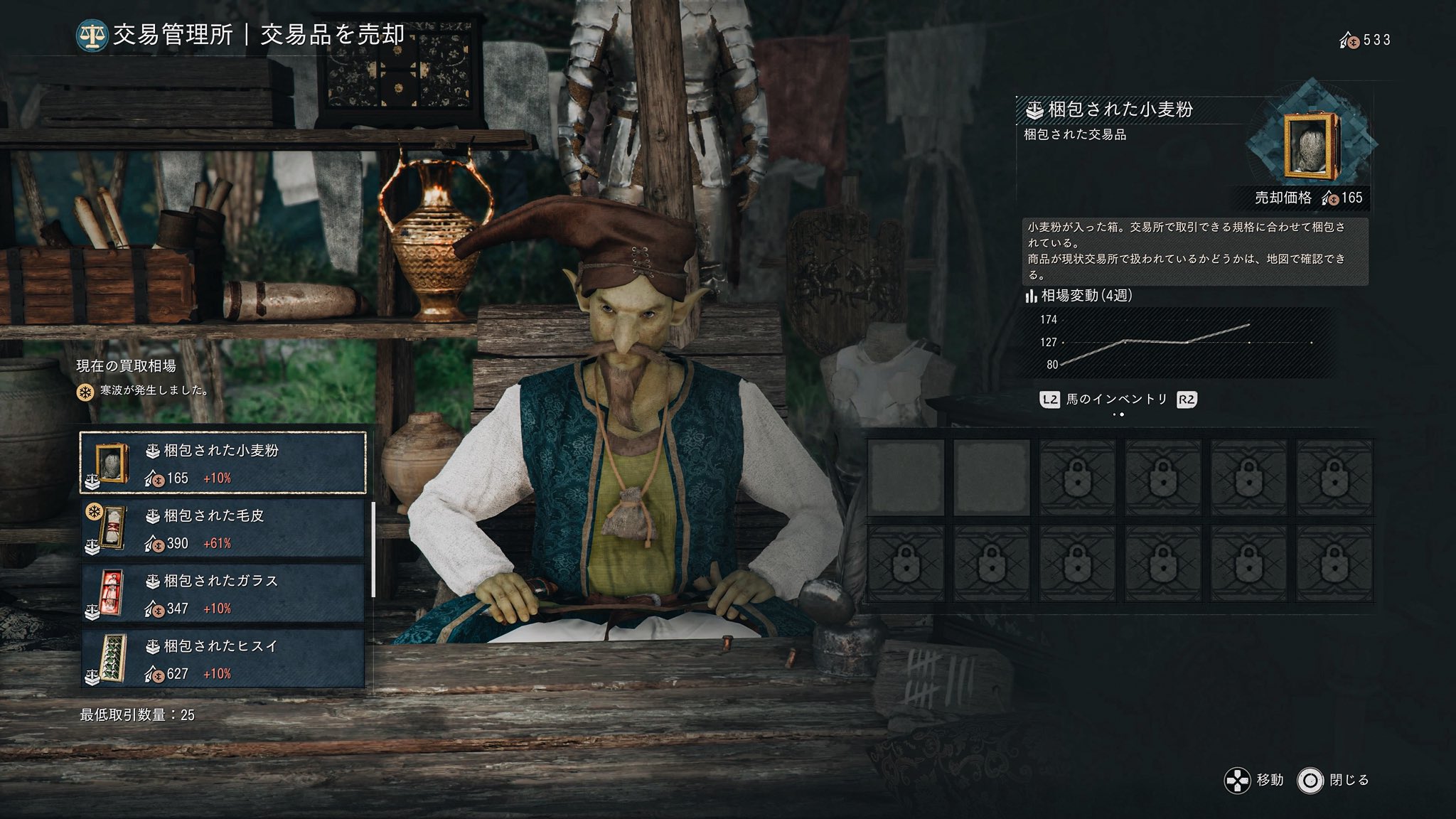Switch to the 馬のインベントリ tab

1117,400
